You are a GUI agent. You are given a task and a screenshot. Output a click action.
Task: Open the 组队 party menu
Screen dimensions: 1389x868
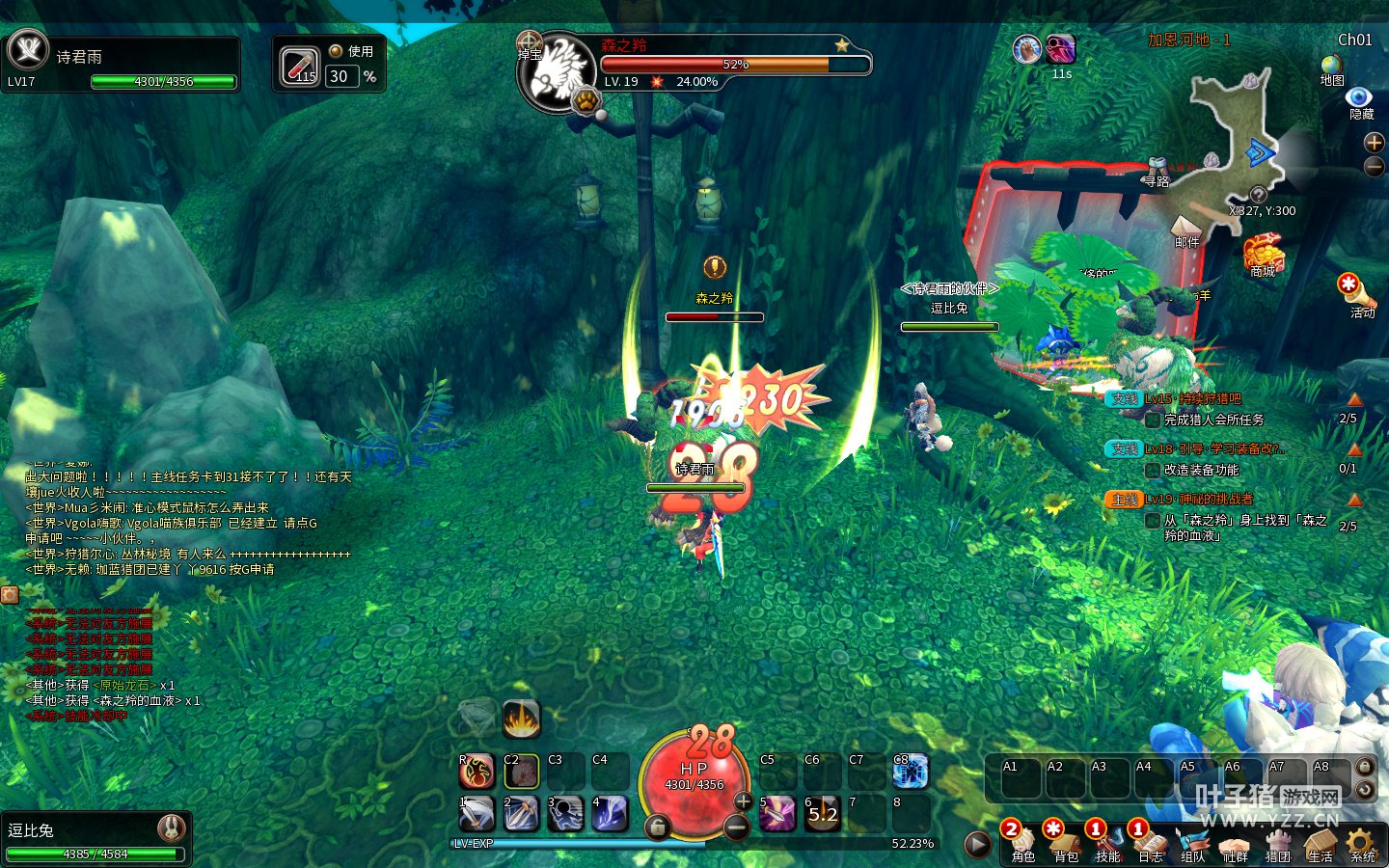click(1192, 842)
